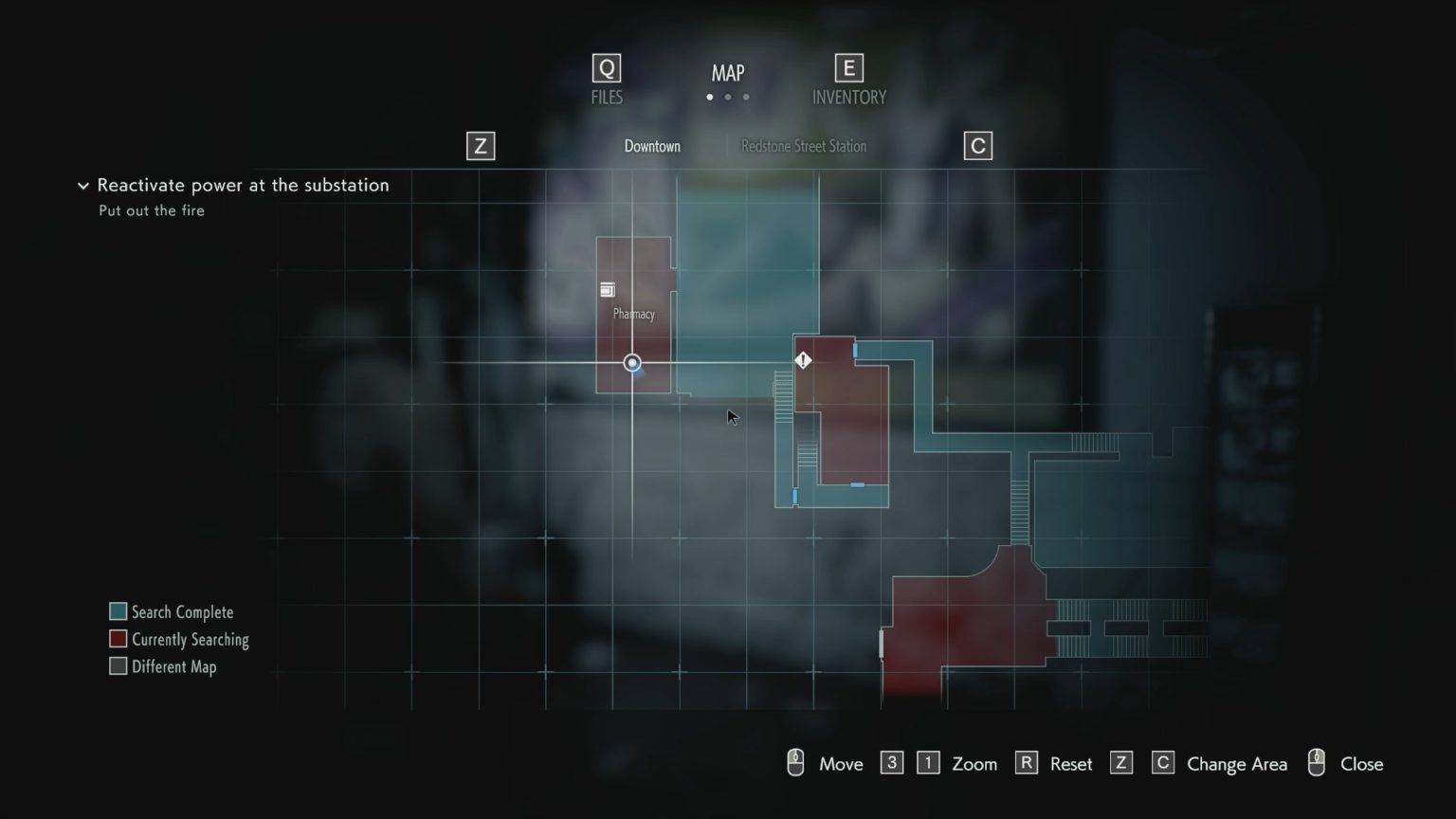Collapse the Reactivate power at the substation objective

click(x=82, y=186)
